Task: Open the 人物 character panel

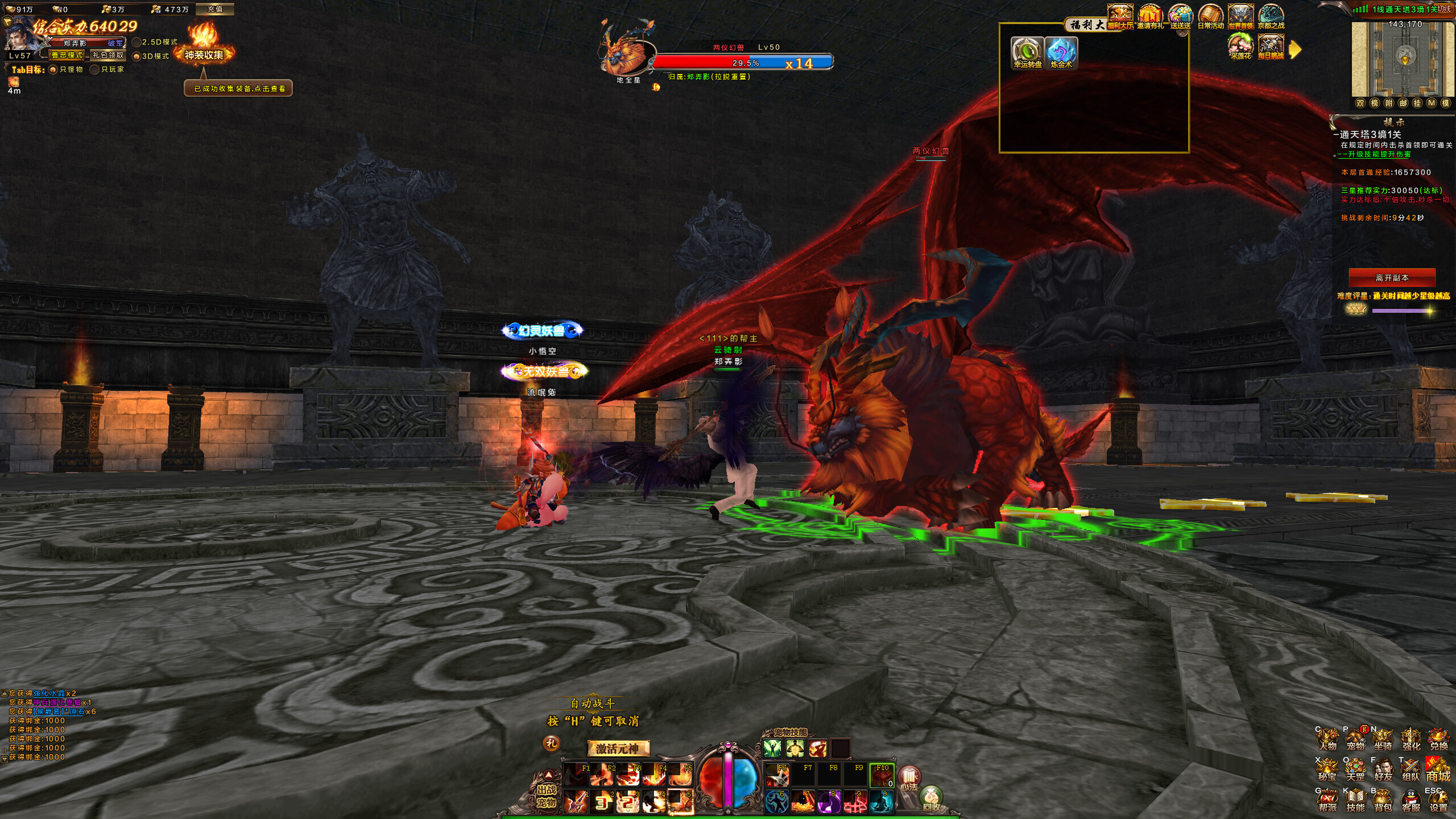Action: (x=1327, y=739)
